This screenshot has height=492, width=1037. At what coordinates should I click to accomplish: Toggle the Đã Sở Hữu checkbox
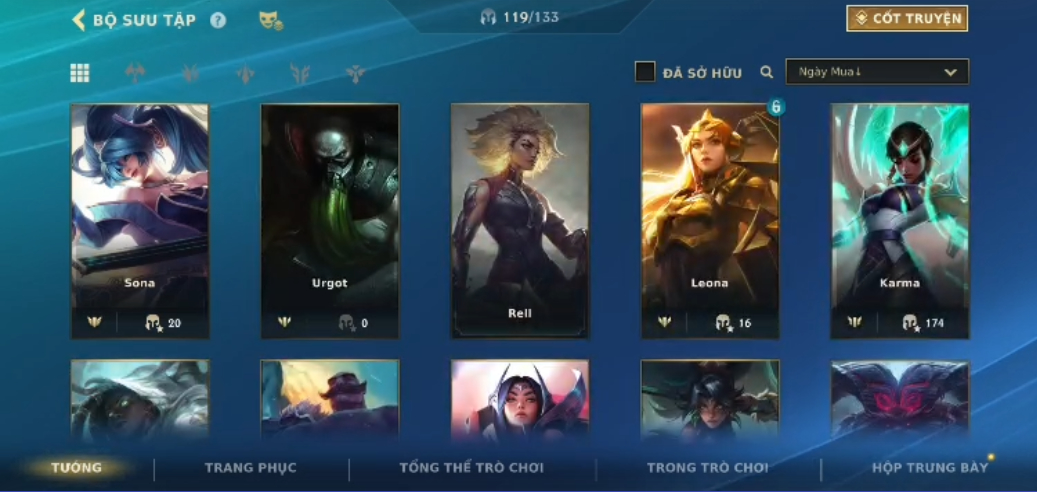(x=645, y=72)
